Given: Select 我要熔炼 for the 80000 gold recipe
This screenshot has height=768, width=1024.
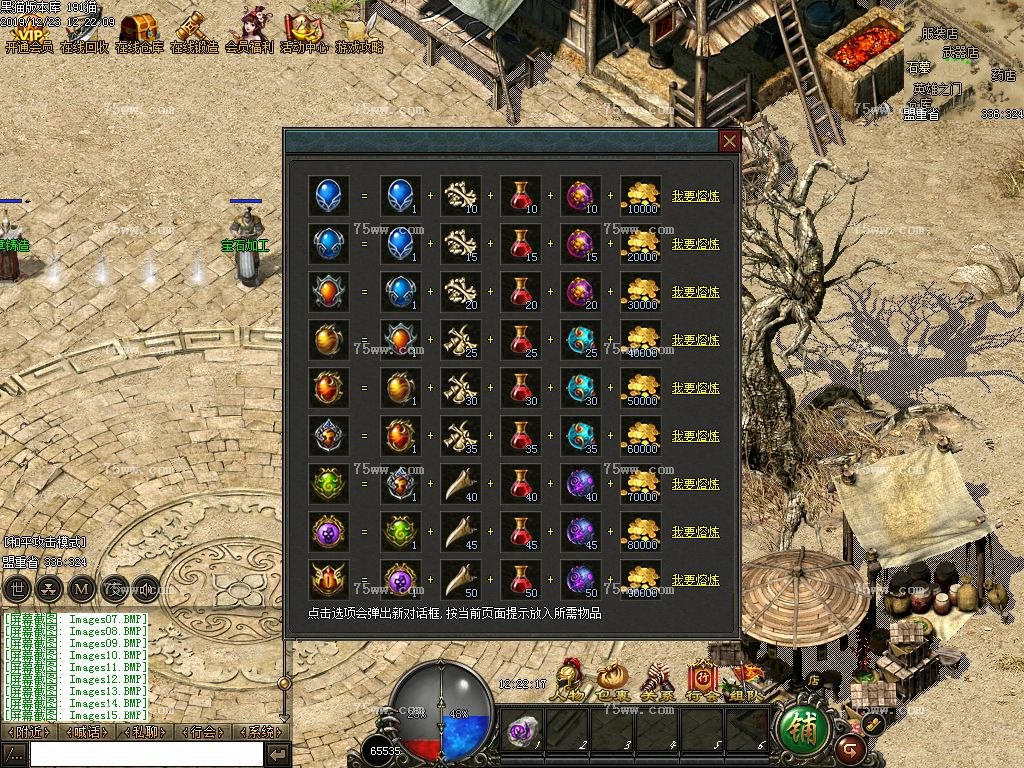Looking at the screenshot, I should click(695, 532).
